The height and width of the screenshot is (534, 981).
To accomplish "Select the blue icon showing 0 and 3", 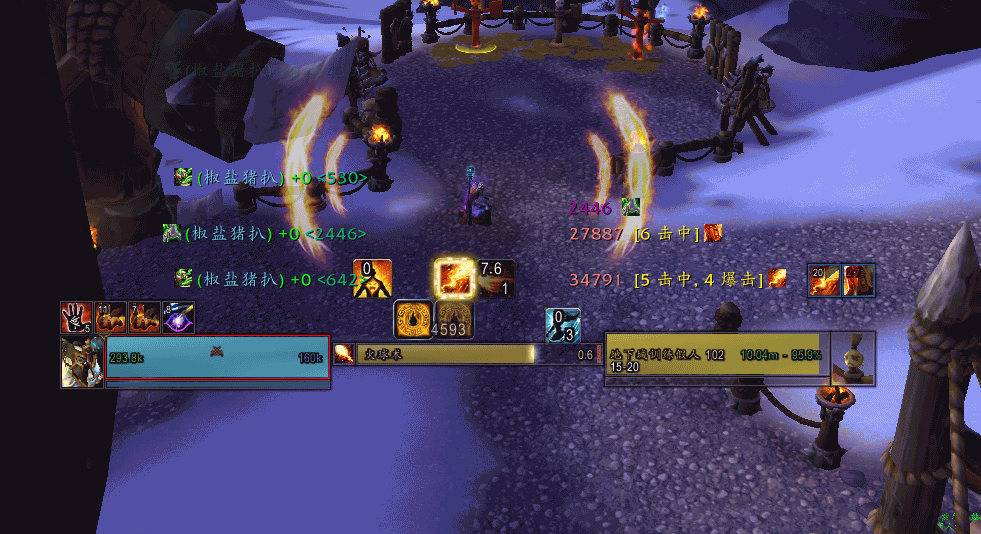I will click(x=563, y=325).
